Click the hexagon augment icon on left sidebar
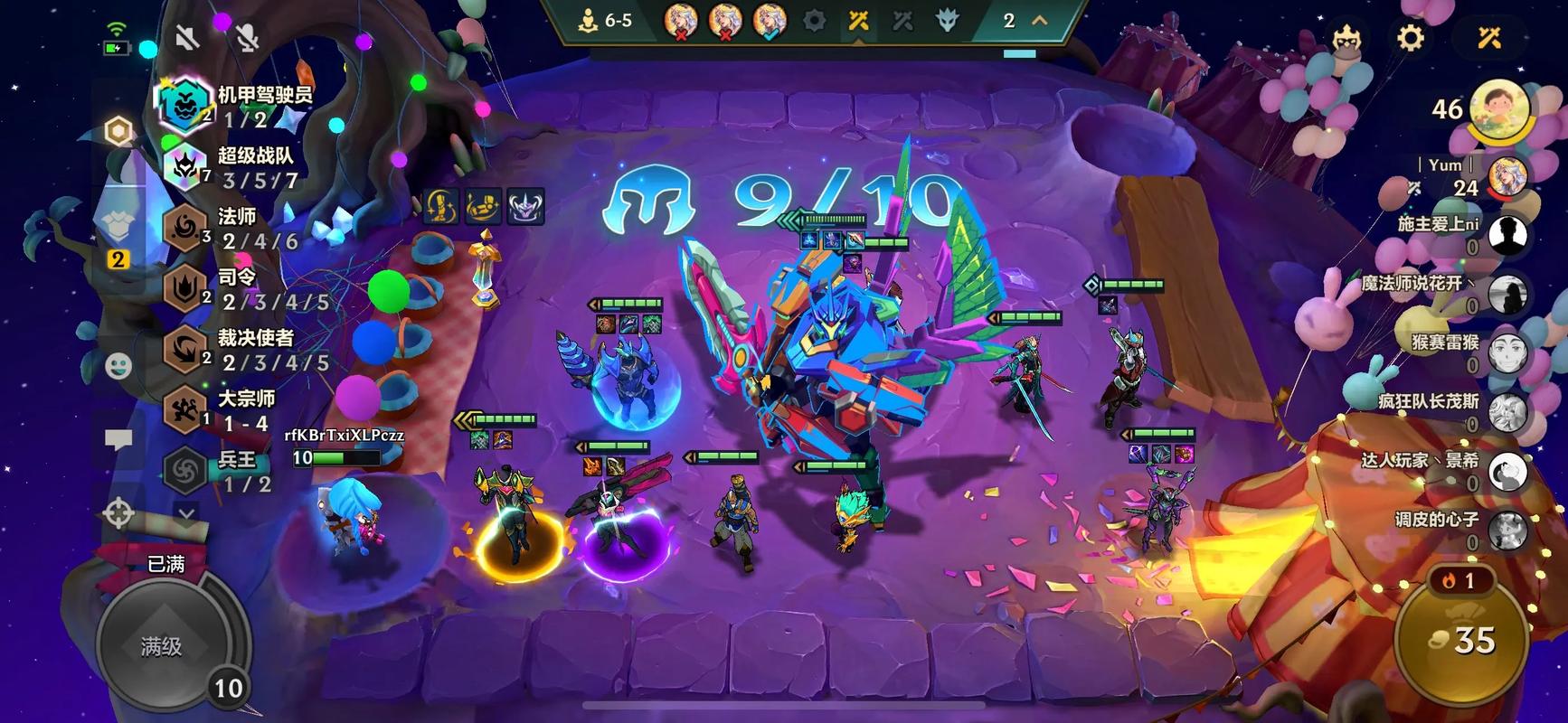1568x723 pixels. pos(118,132)
